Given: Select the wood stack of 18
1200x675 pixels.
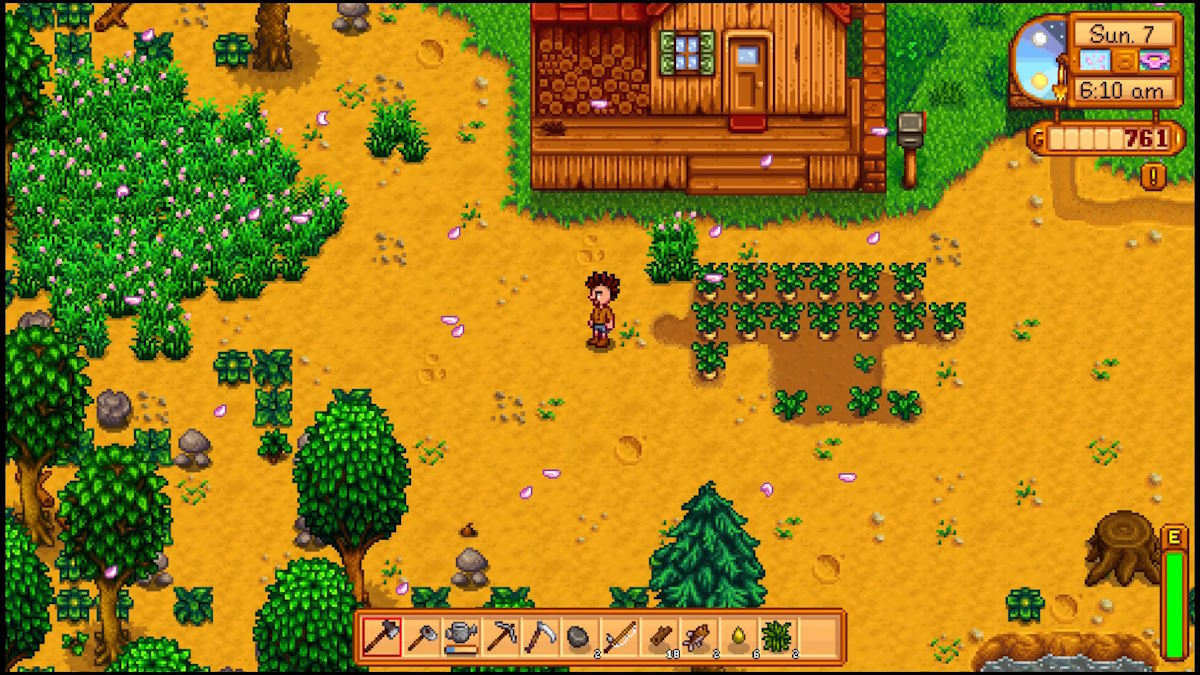Looking at the screenshot, I should (x=659, y=636).
